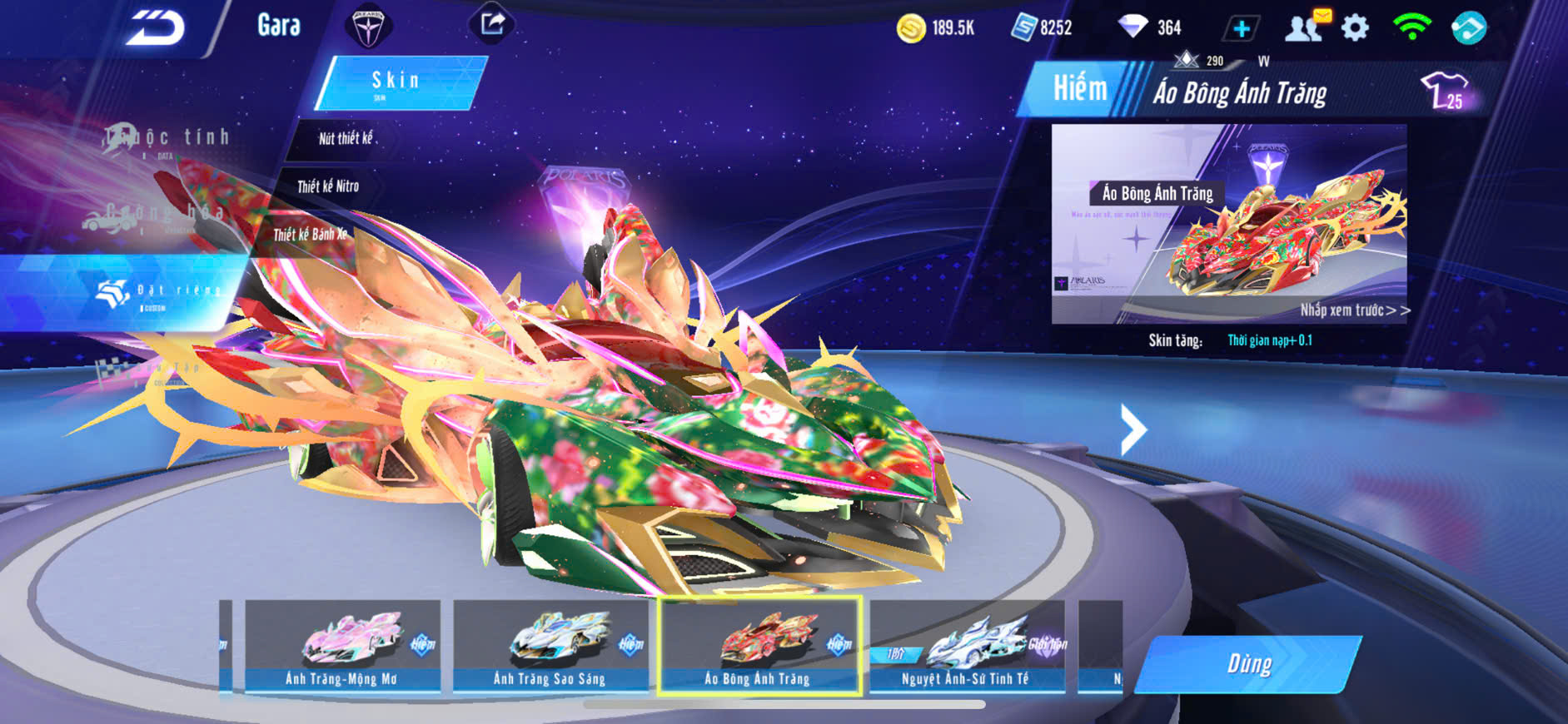Open the Polaris car emblem badge
Screen dimensions: 1568x724
pos(367,27)
